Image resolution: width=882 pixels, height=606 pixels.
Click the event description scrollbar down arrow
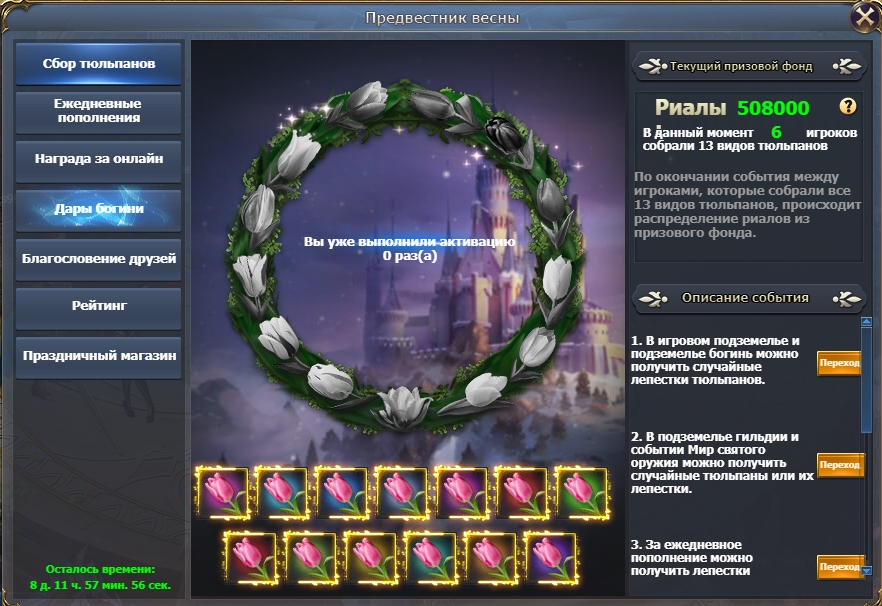coord(866,571)
